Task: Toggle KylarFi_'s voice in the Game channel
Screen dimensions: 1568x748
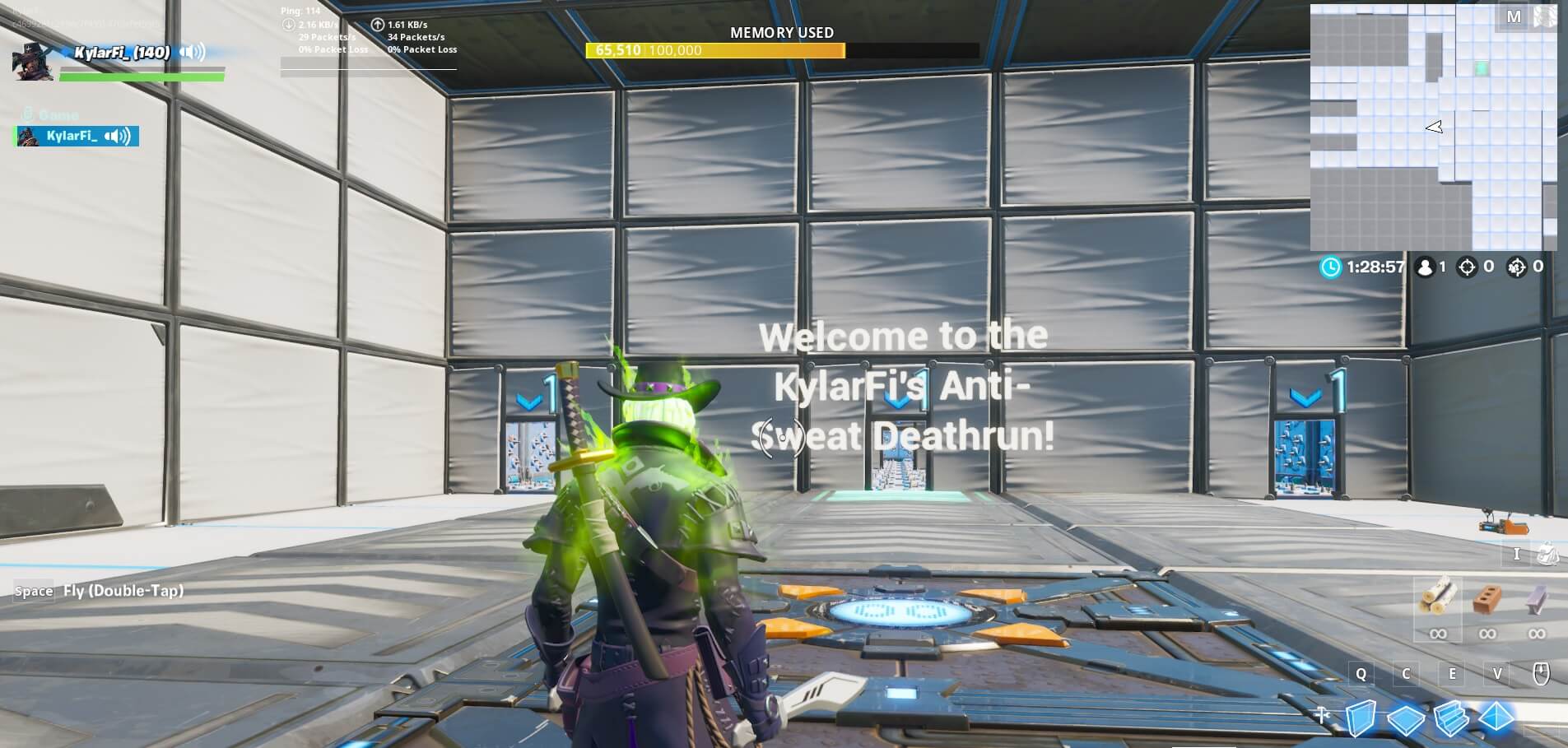Action: click(x=117, y=136)
